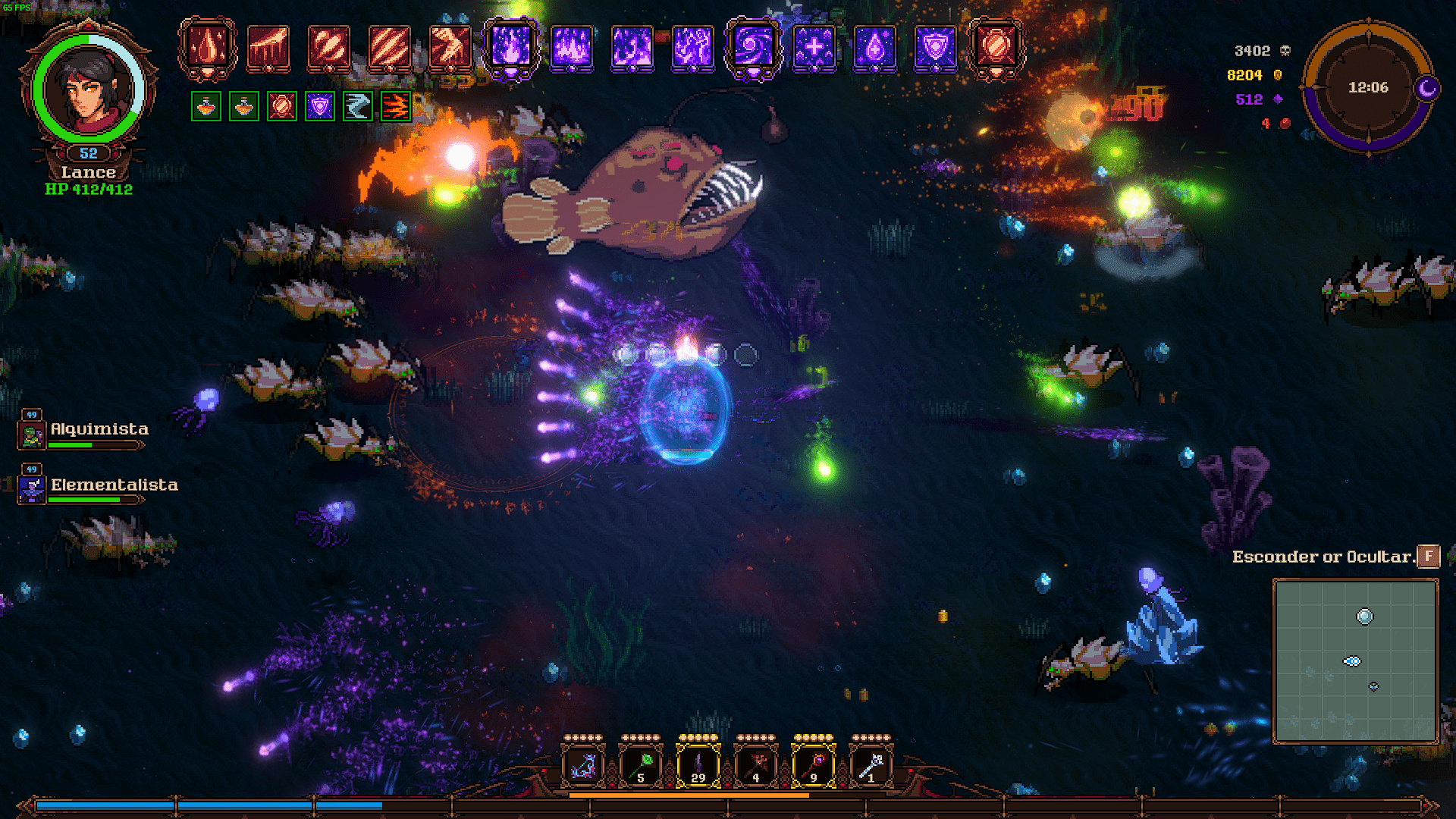The width and height of the screenshot is (1456, 819).
Task: Pick the red staff with purple gem
Action: coord(813,766)
